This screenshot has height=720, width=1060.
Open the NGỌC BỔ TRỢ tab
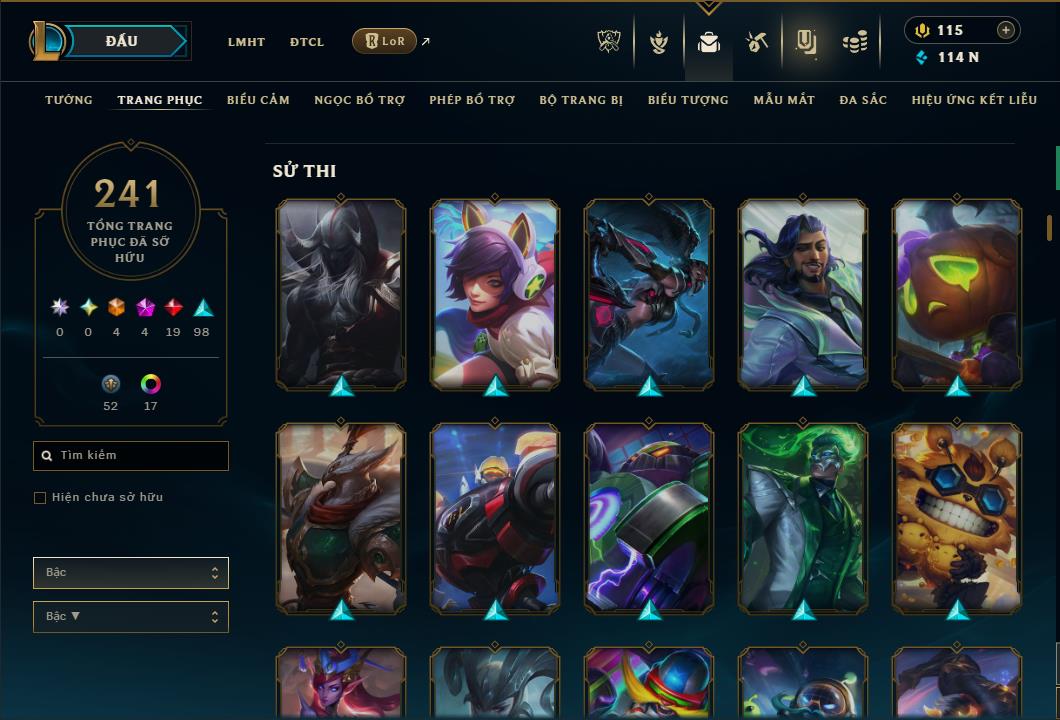(359, 100)
